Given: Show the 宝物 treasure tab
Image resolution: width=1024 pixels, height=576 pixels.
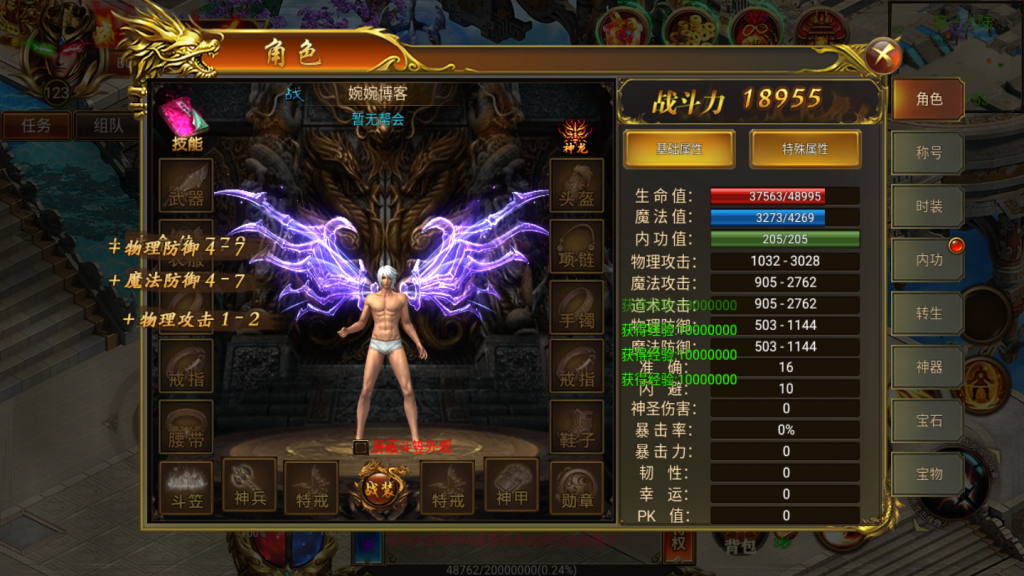Looking at the screenshot, I should pos(928,475).
